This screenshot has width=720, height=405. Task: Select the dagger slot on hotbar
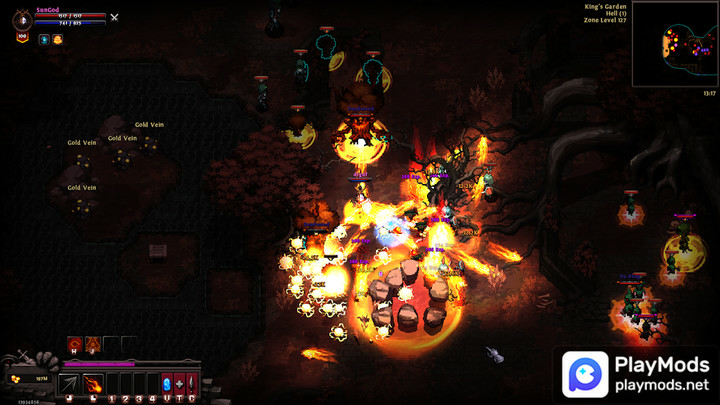(x=191, y=383)
